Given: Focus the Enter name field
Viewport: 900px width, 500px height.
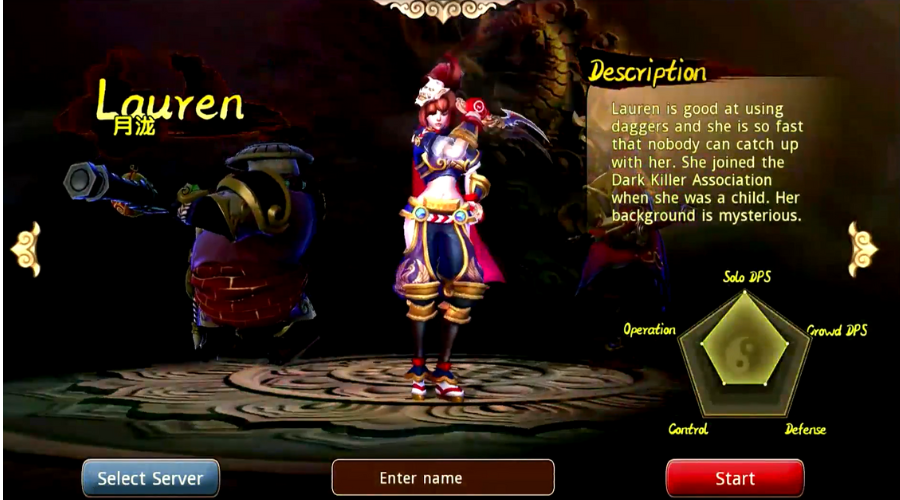Looking at the screenshot, I should [x=442, y=478].
